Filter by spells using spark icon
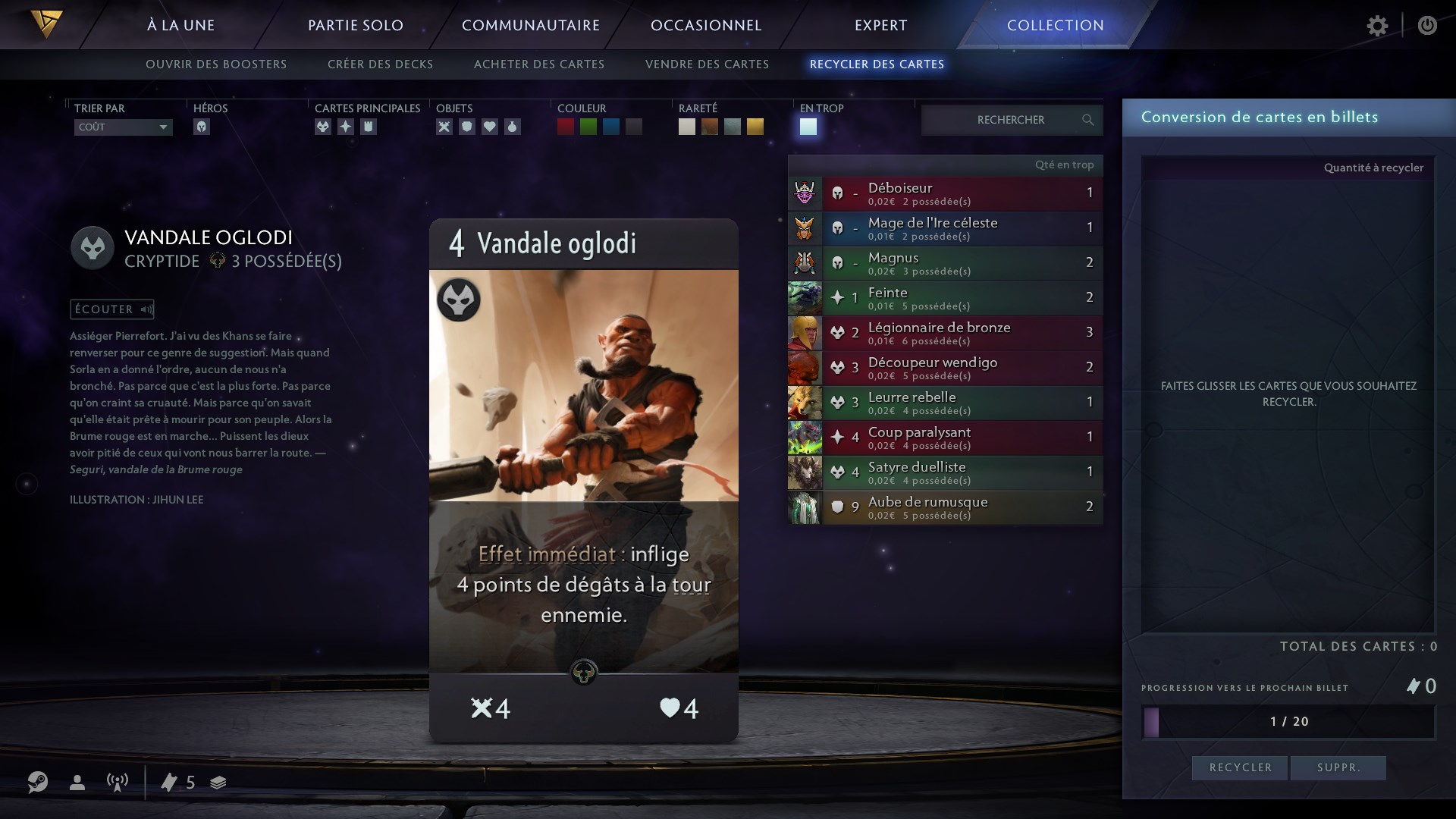 [x=347, y=127]
